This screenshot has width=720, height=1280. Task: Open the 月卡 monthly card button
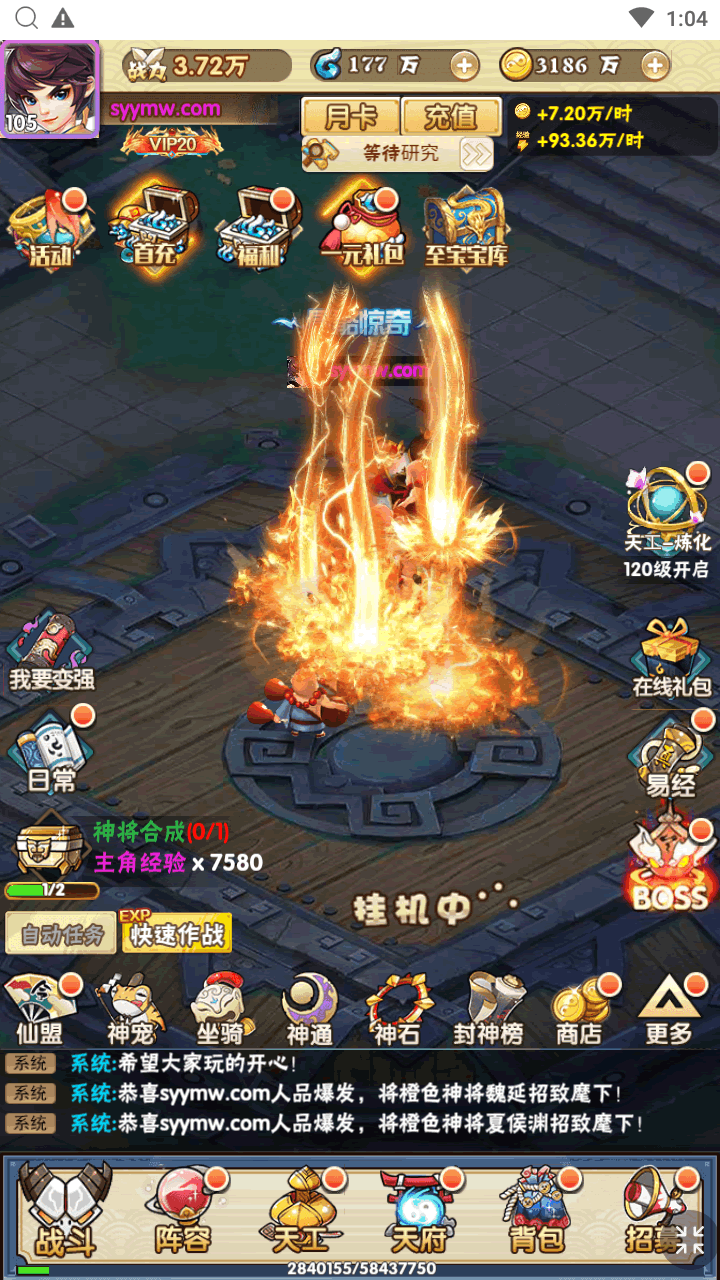[x=350, y=117]
